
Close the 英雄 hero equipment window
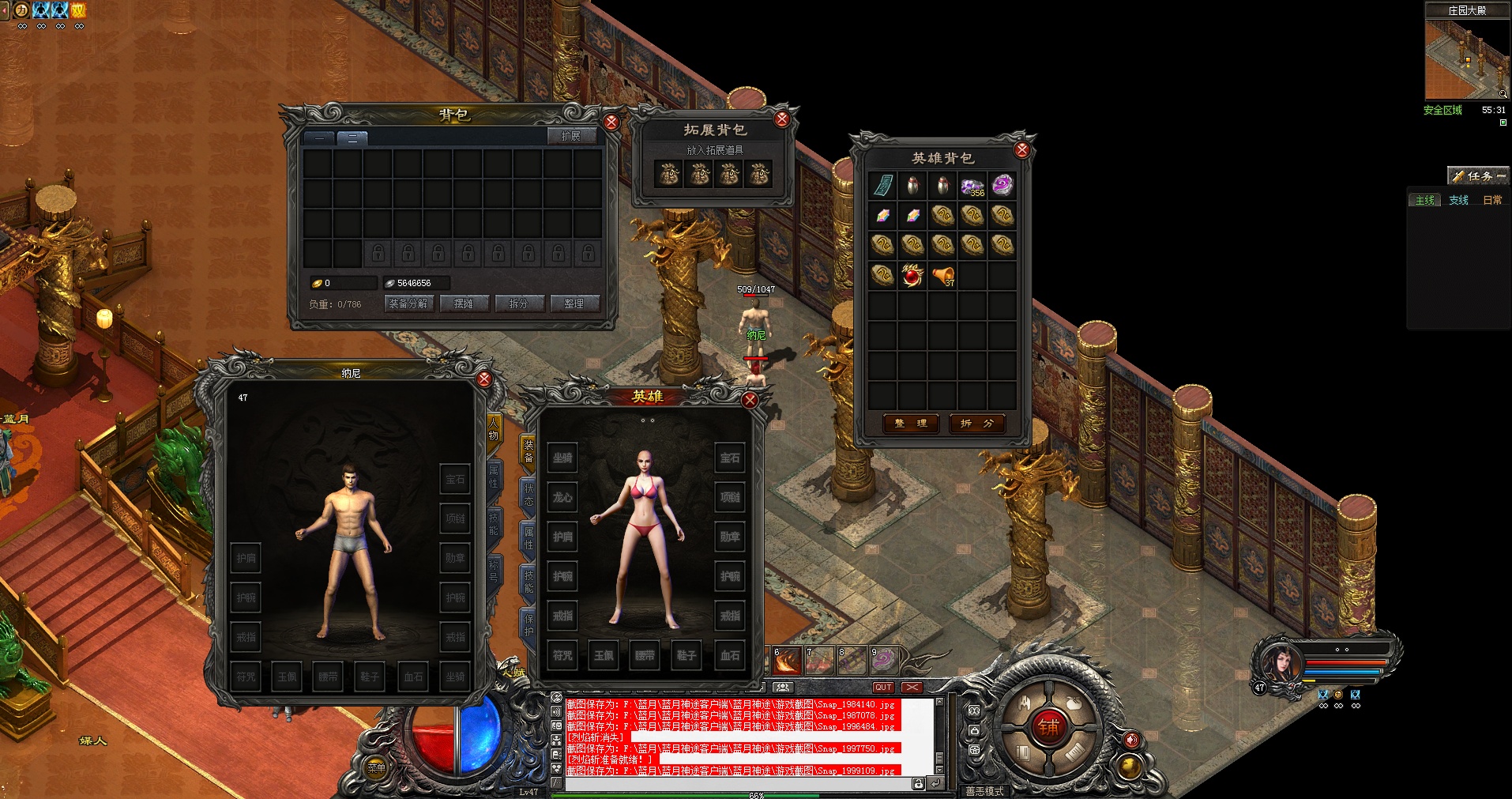pyautogui.click(x=750, y=401)
